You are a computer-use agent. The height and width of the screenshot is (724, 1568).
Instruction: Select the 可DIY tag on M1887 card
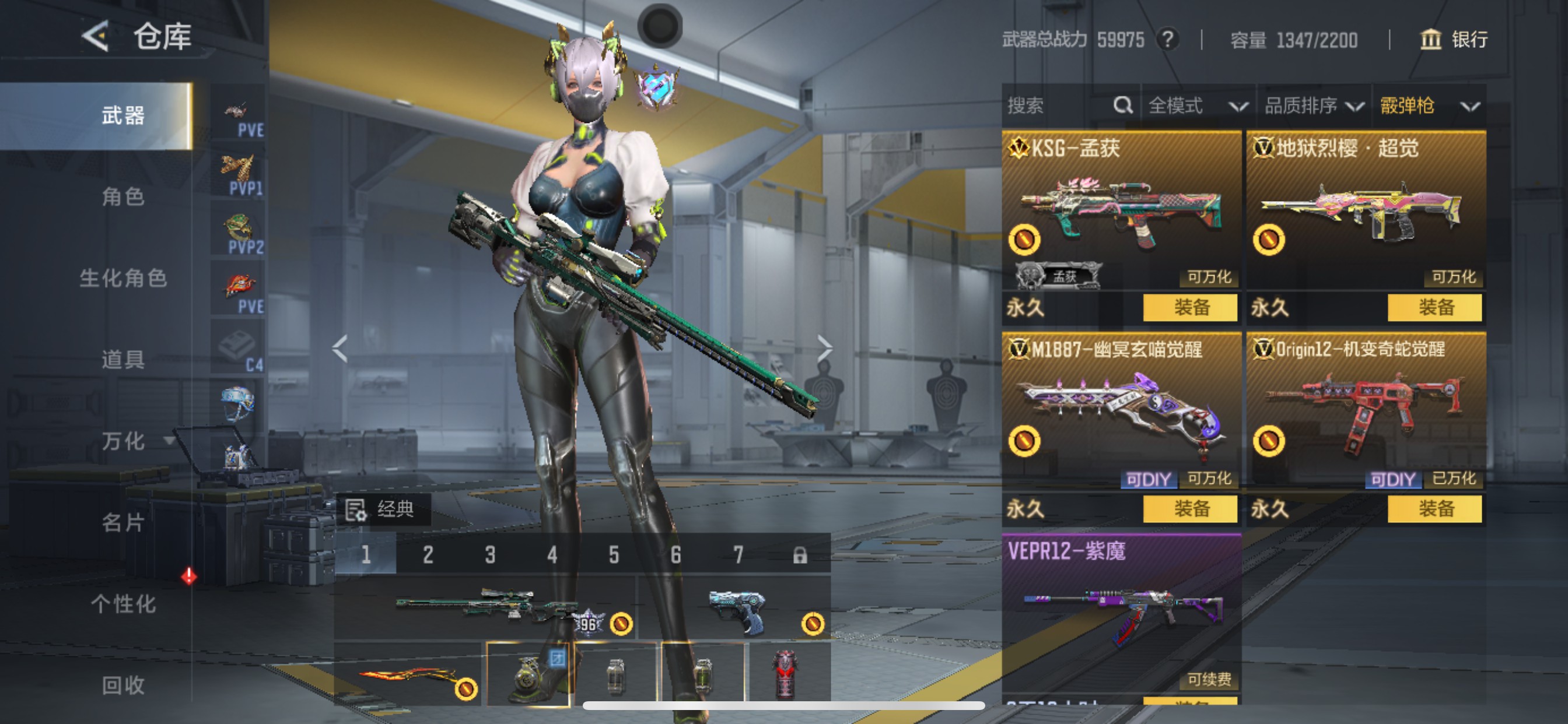click(x=1150, y=479)
